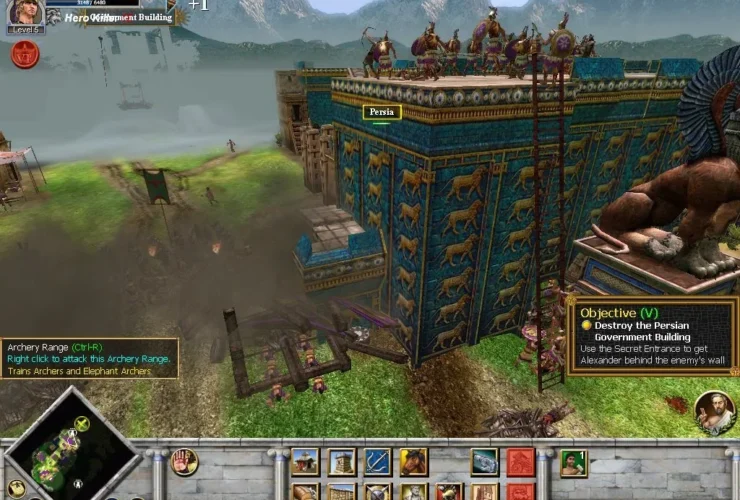Click the Persia label on the wall

(382, 112)
